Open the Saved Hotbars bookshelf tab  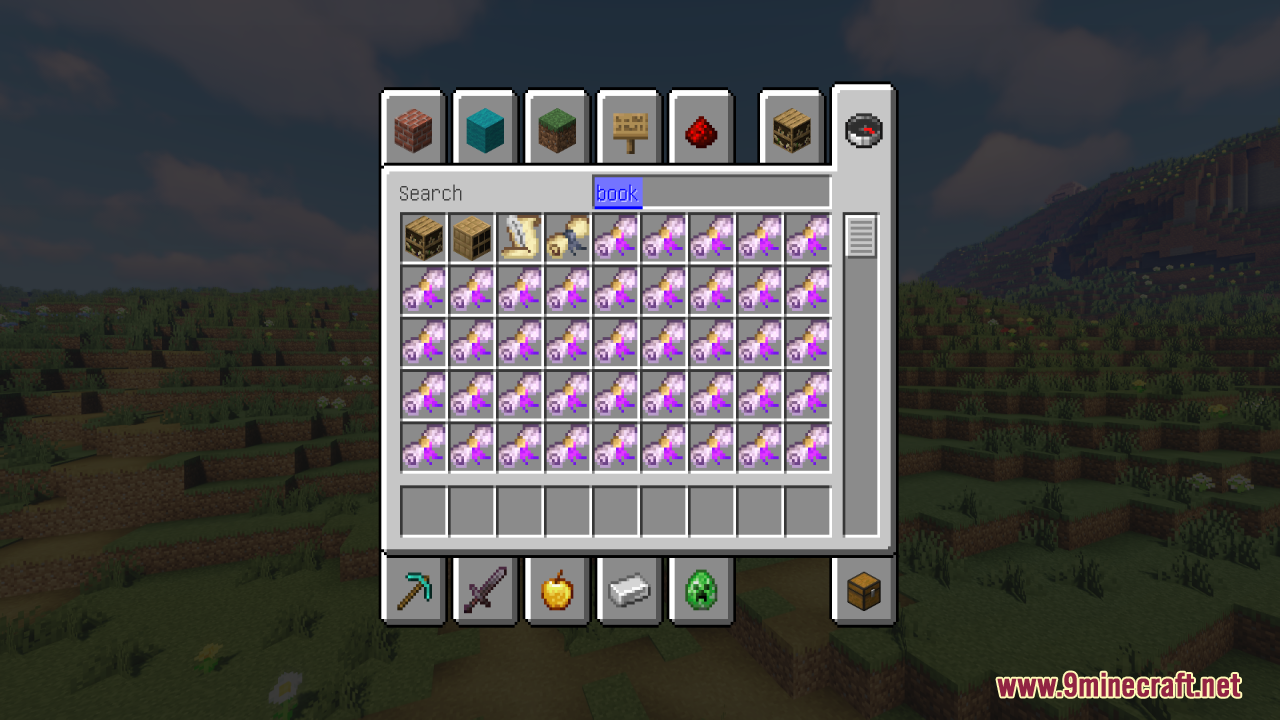pyautogui.click(x=791, y=128)
